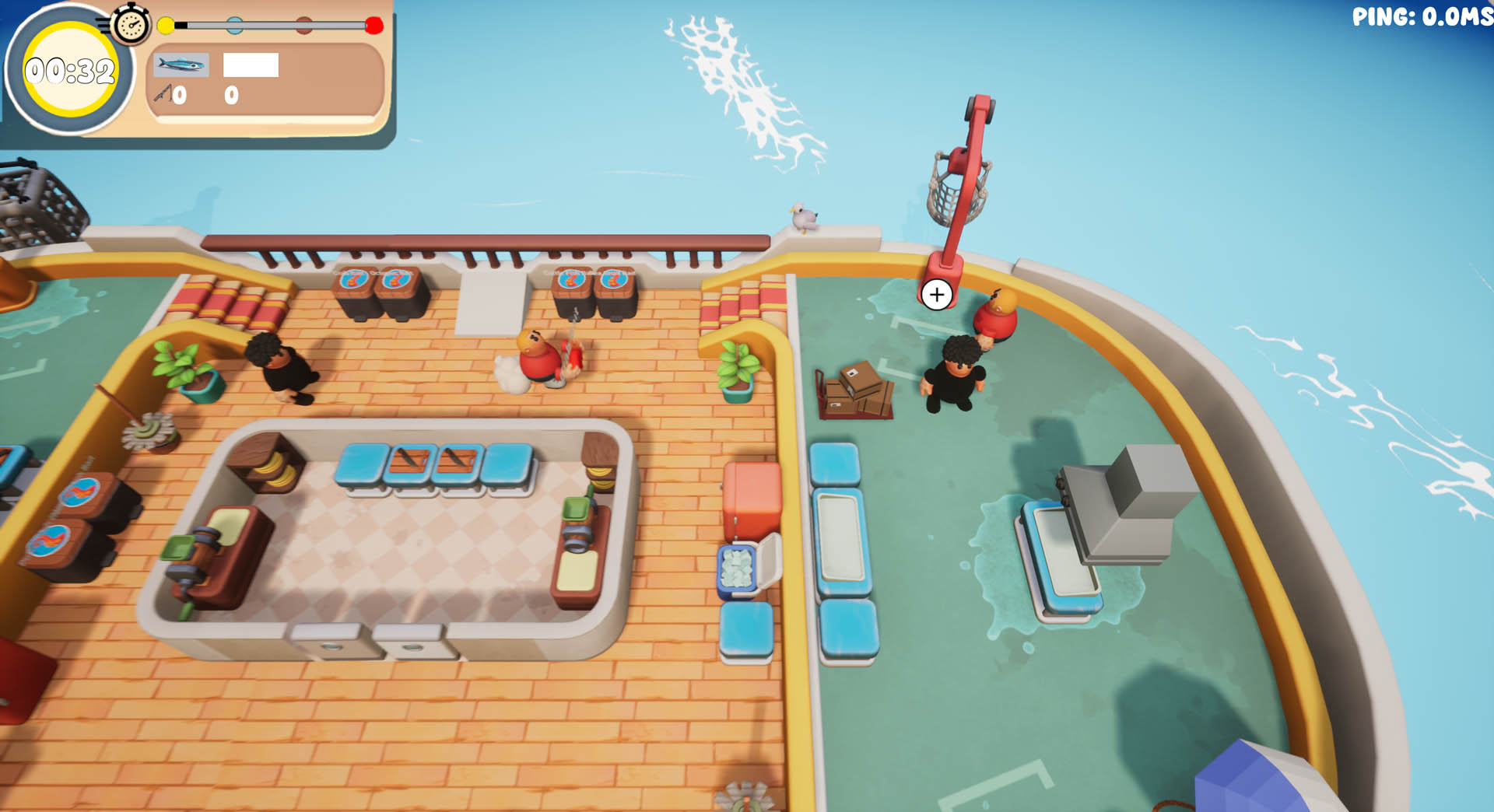Select the fish order icon

181,65
